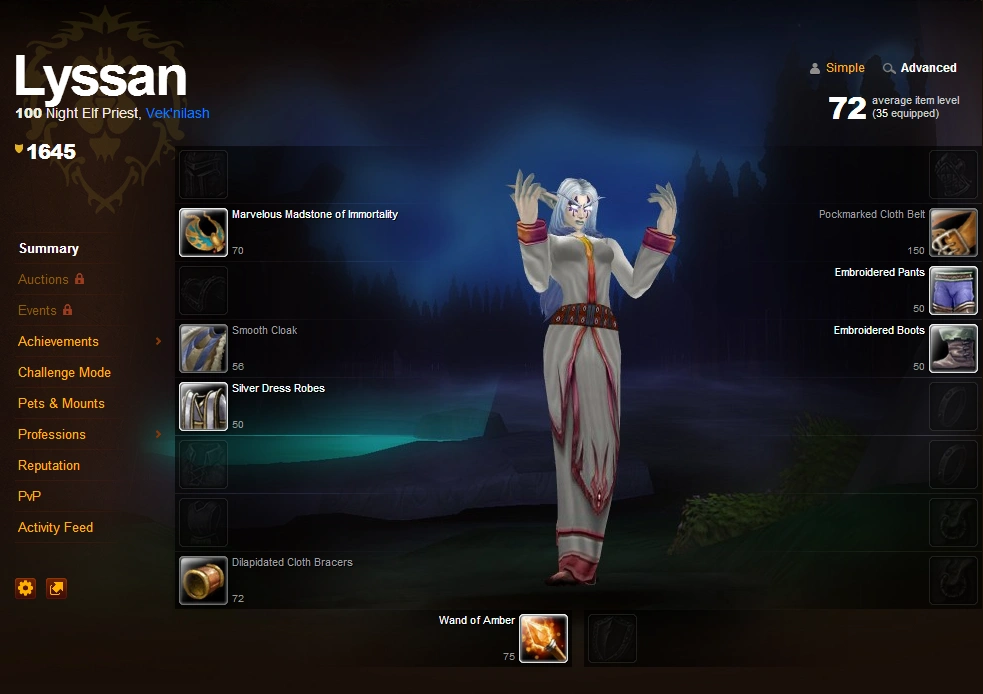
Task: Select the Wand of Amber icon
Action: click(543, 639)
